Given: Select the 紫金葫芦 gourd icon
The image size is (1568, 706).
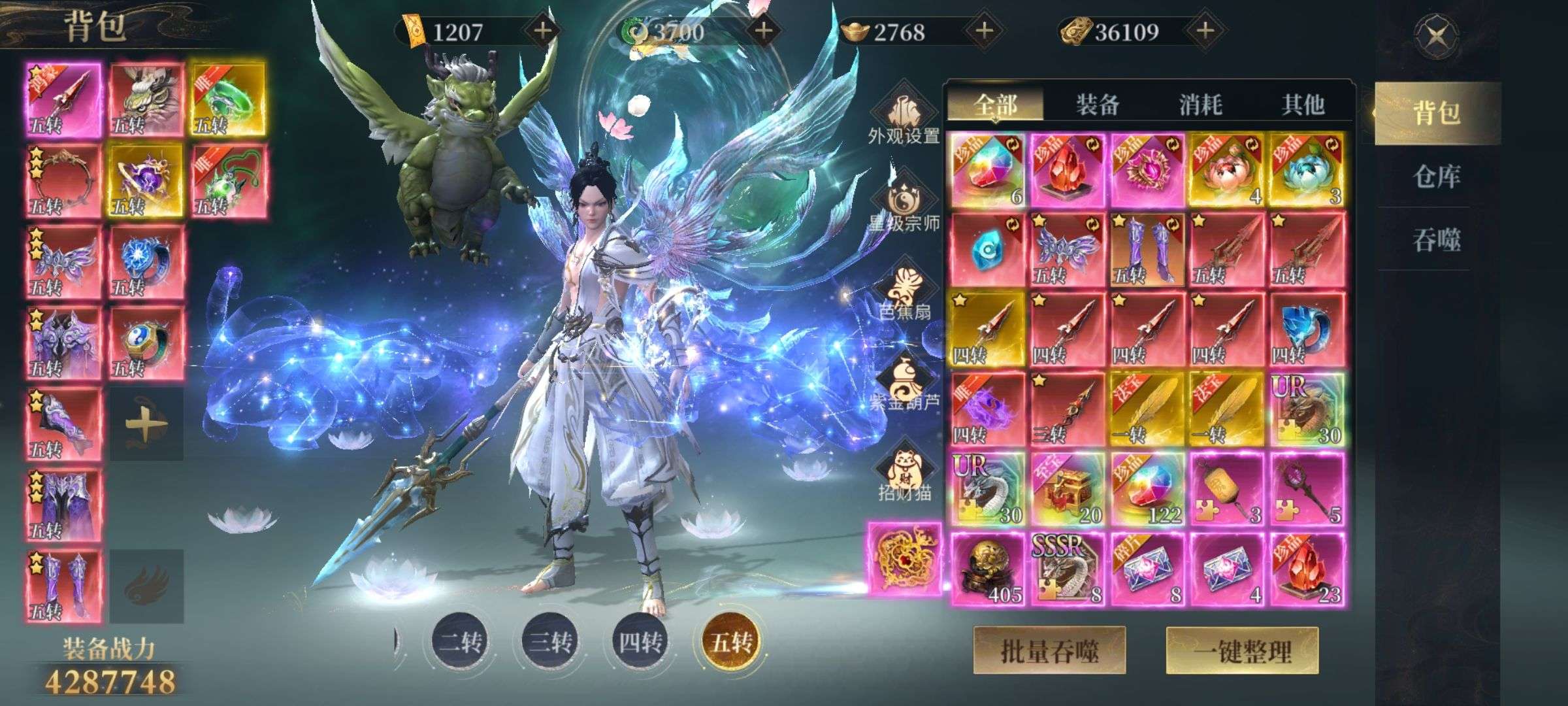Looking at the screenshot, I should coord(904,384).
